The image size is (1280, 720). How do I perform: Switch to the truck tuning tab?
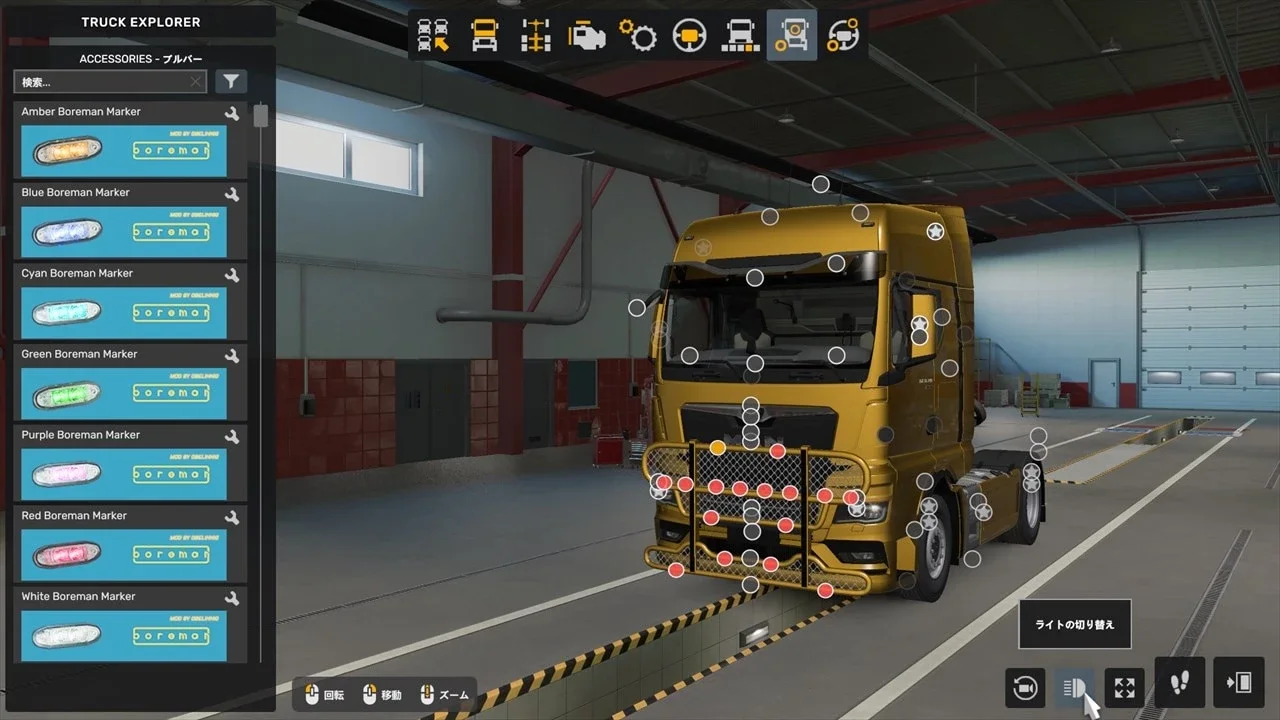pos(742,33)
